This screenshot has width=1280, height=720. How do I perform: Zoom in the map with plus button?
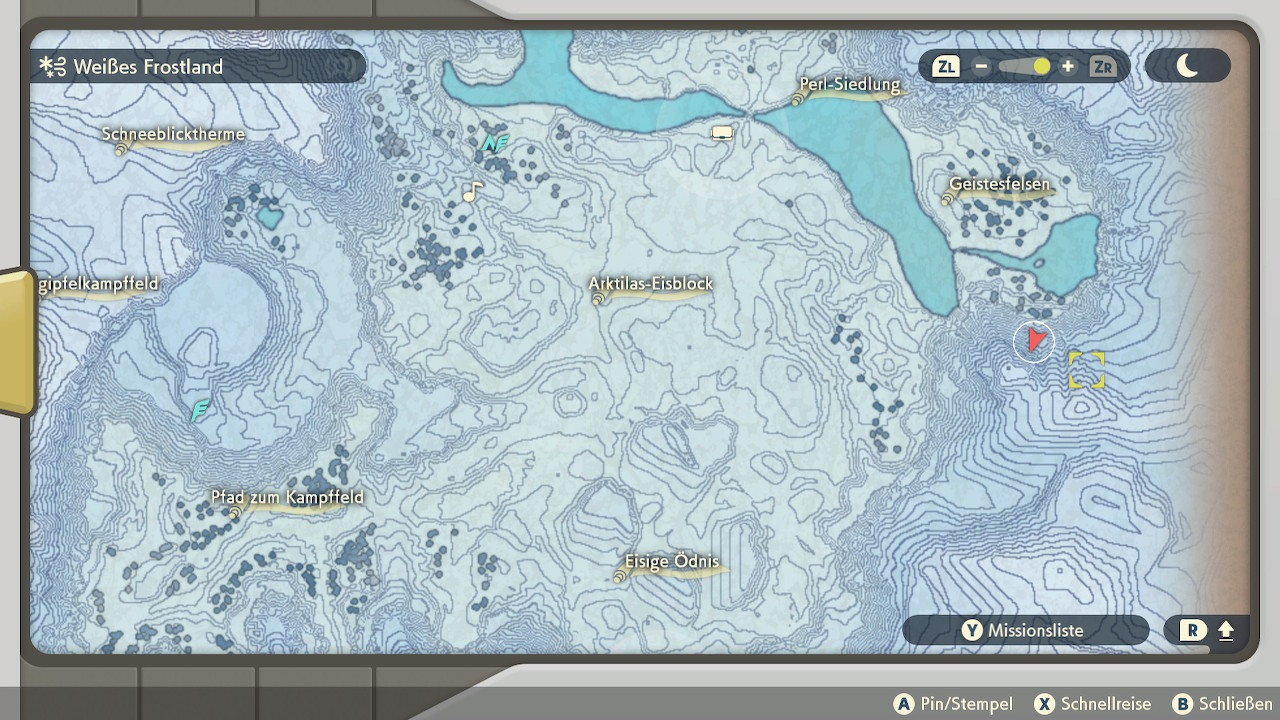[x=1068, y=67]
